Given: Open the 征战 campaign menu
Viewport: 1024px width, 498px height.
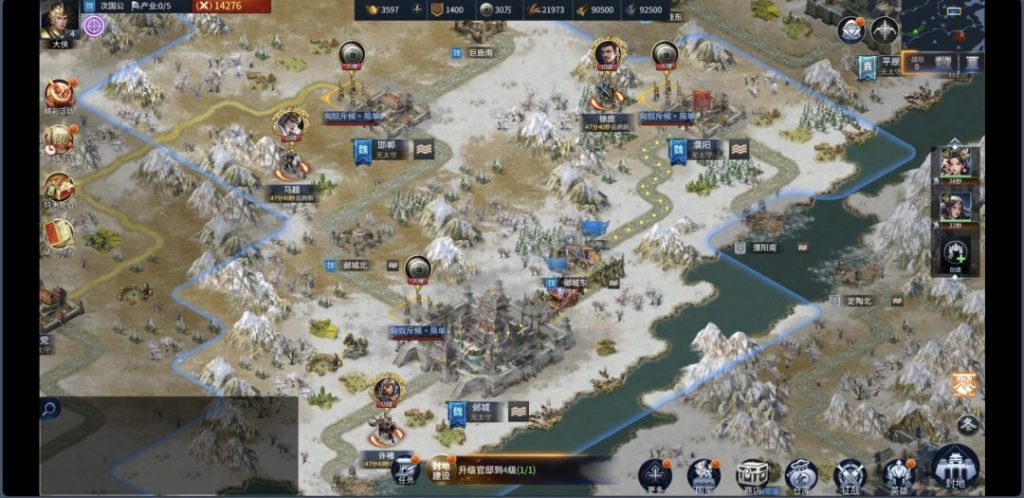Looking at the screenshot, I should coord(850,475).
